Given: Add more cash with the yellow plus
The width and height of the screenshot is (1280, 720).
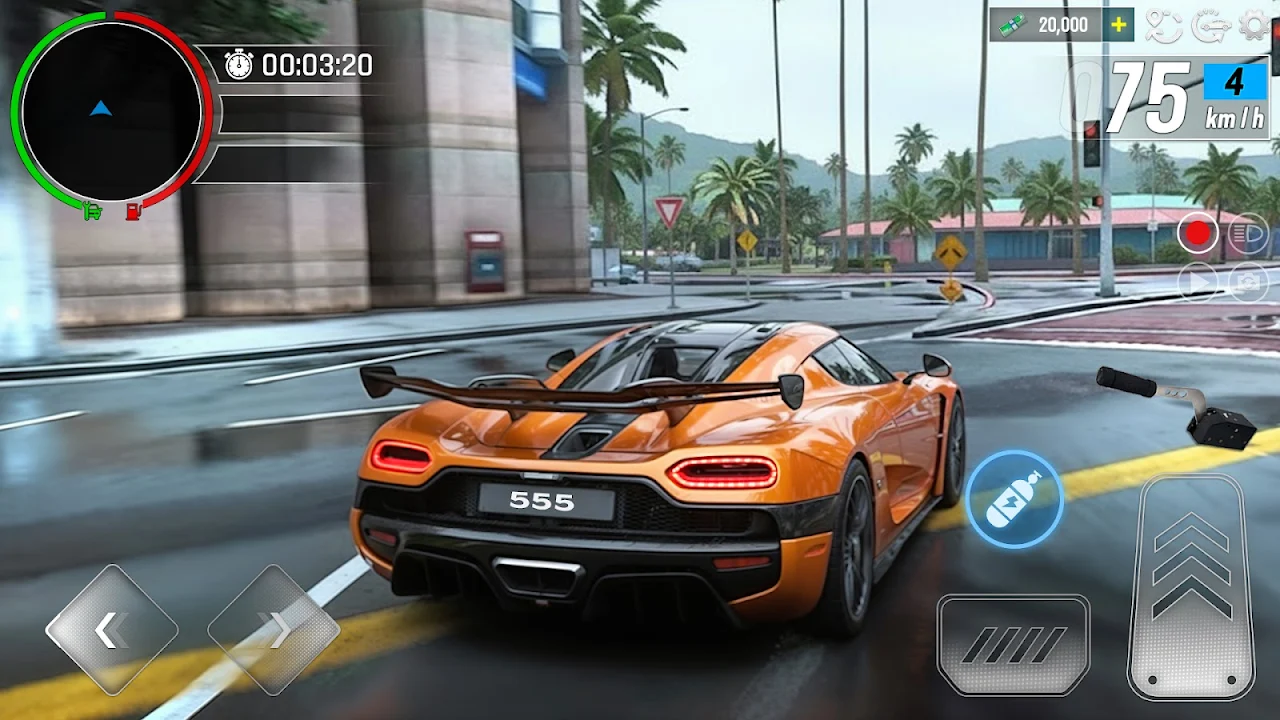Looking at the screenshot, I should (x=1119, y=25).
